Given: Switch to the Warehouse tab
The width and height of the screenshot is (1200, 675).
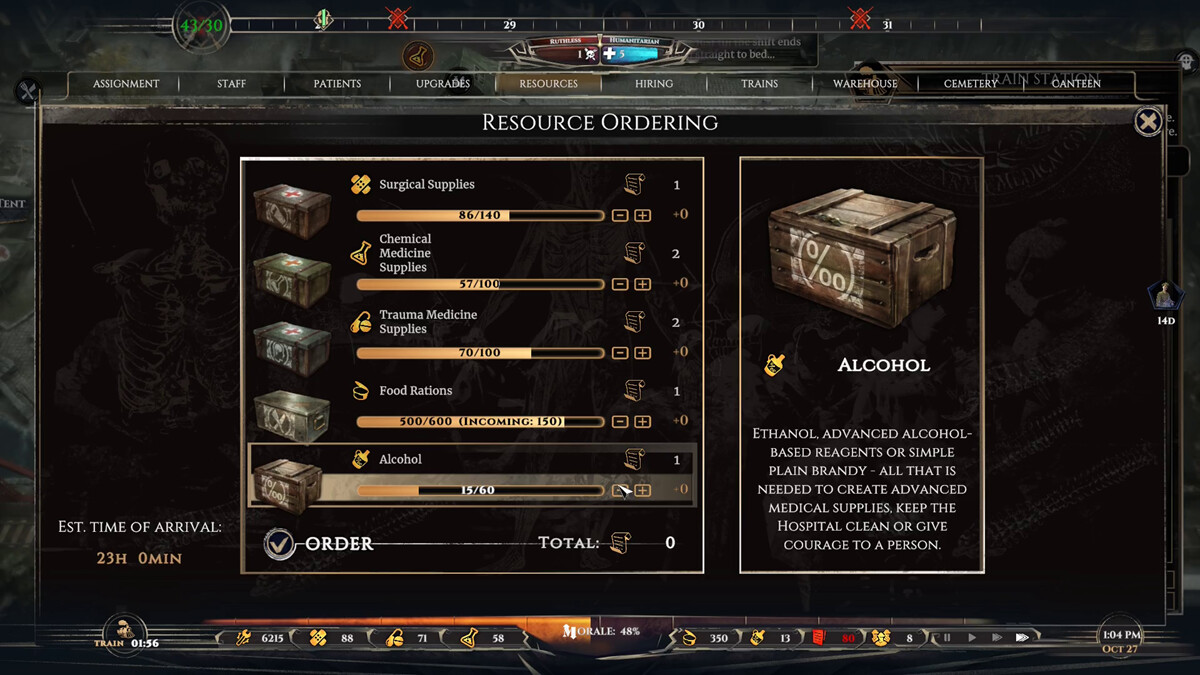Looking at the screenshot, I should [865, 84].
